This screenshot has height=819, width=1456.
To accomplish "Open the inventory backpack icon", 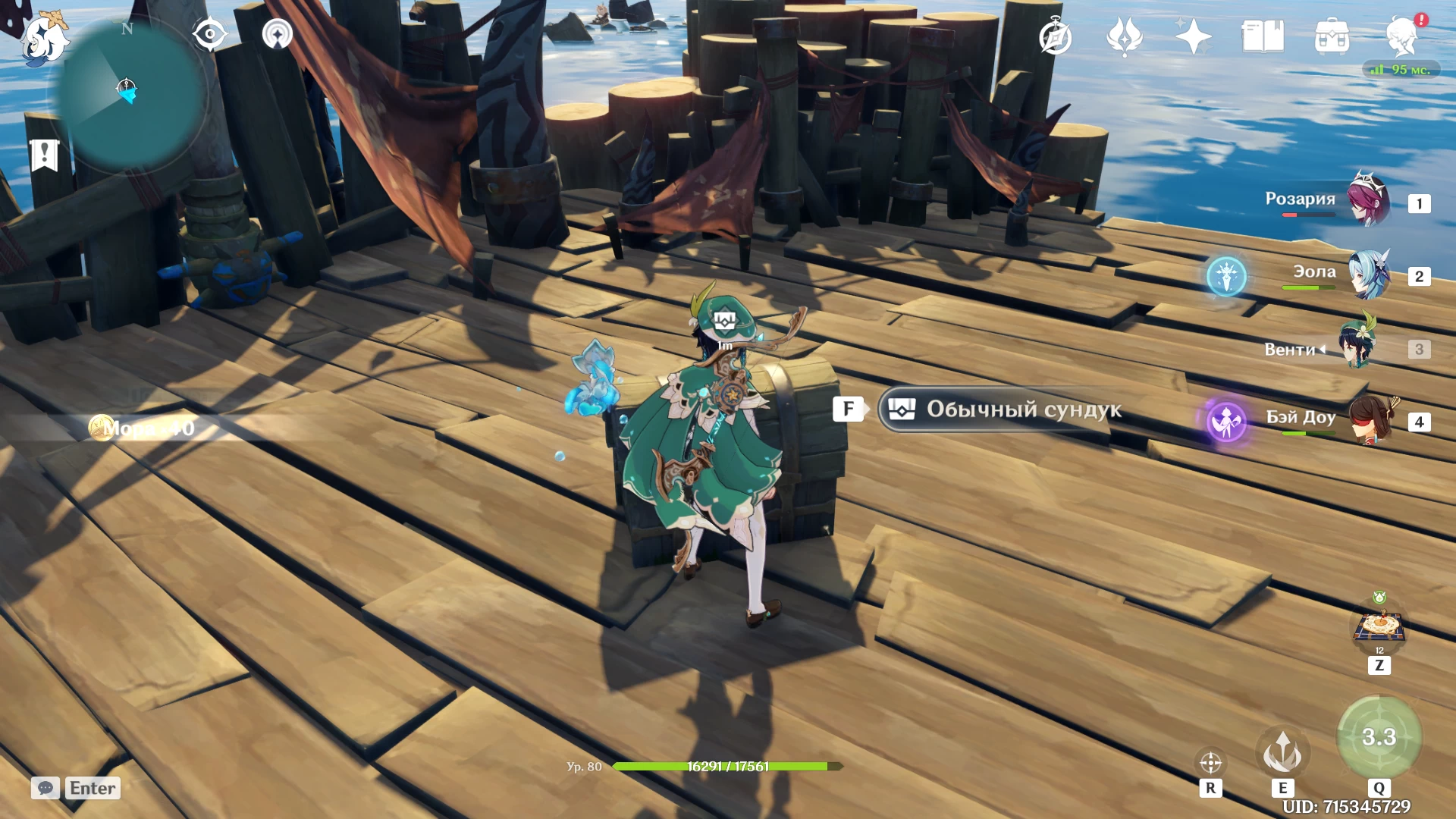I will (x=1332, y=36).
